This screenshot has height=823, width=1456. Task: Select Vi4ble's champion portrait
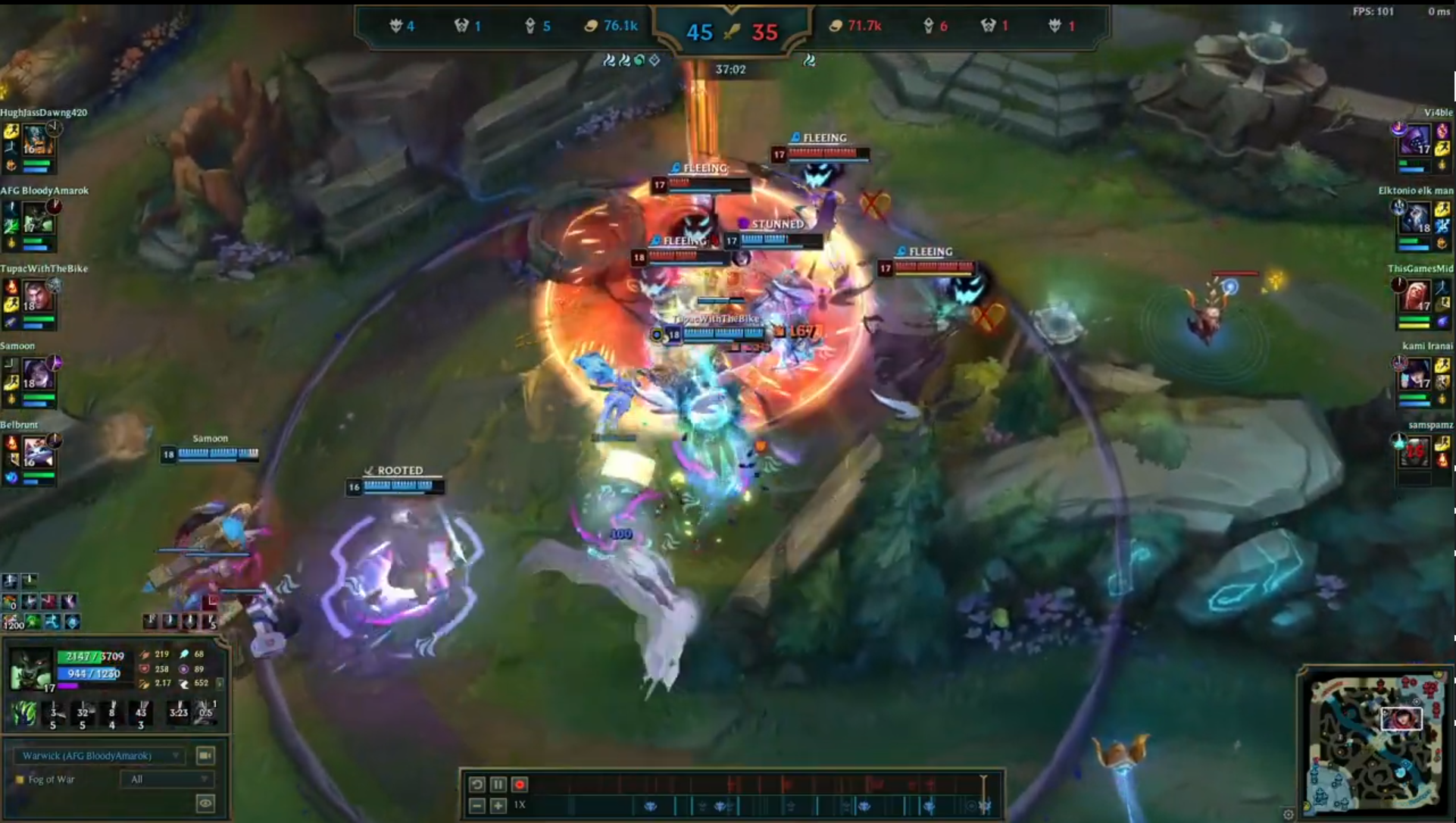click(1414, 140)
